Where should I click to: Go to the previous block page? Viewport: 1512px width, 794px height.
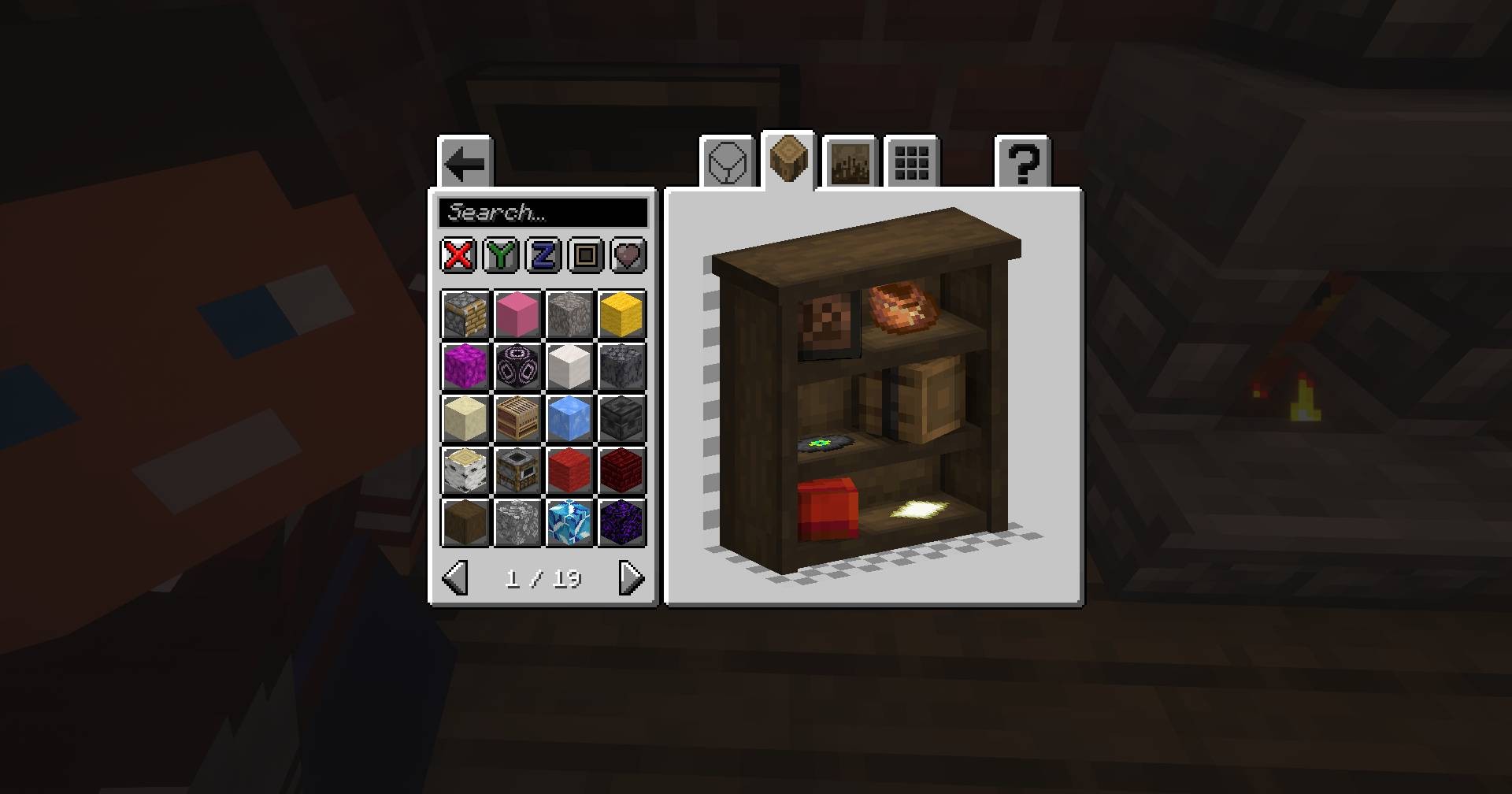455,578
